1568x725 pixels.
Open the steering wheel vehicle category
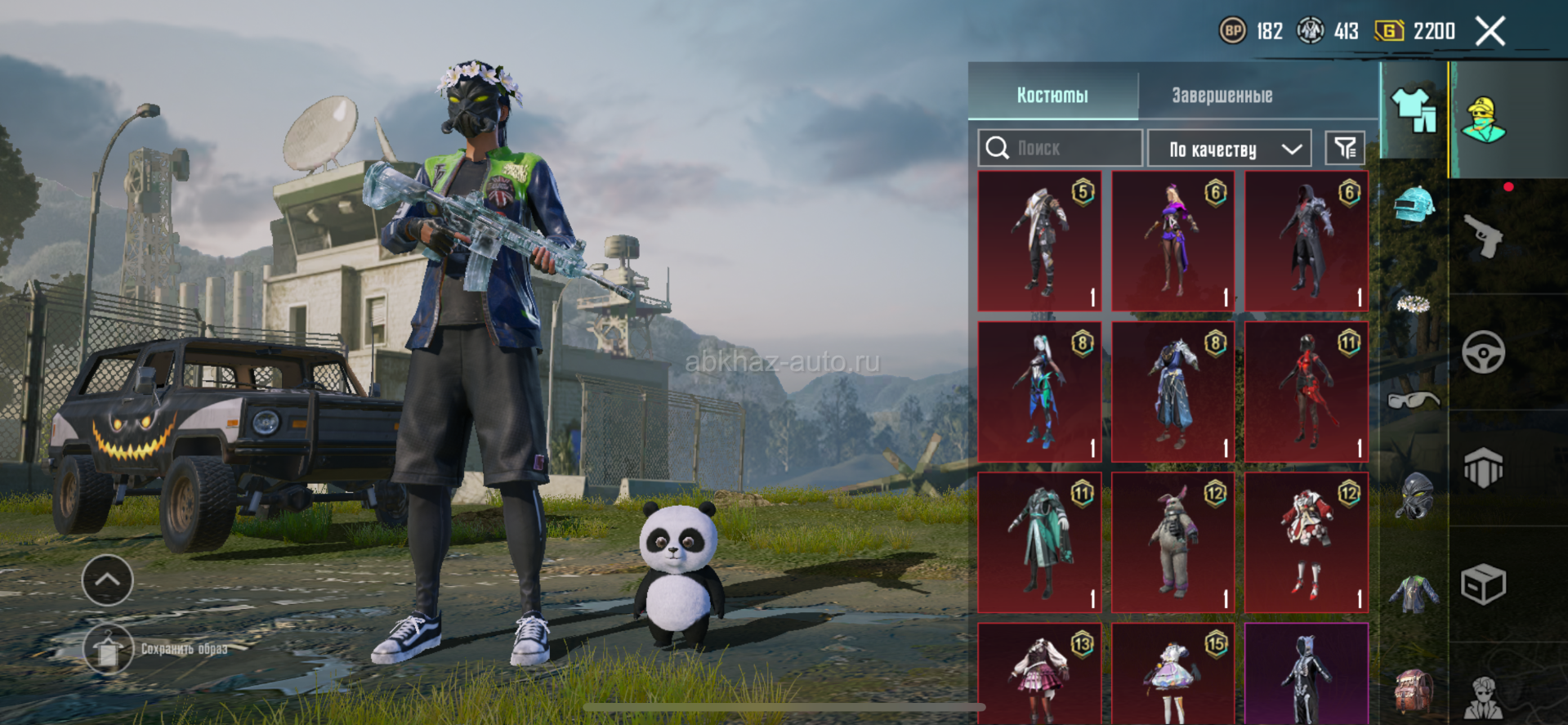pos(1483,352)
